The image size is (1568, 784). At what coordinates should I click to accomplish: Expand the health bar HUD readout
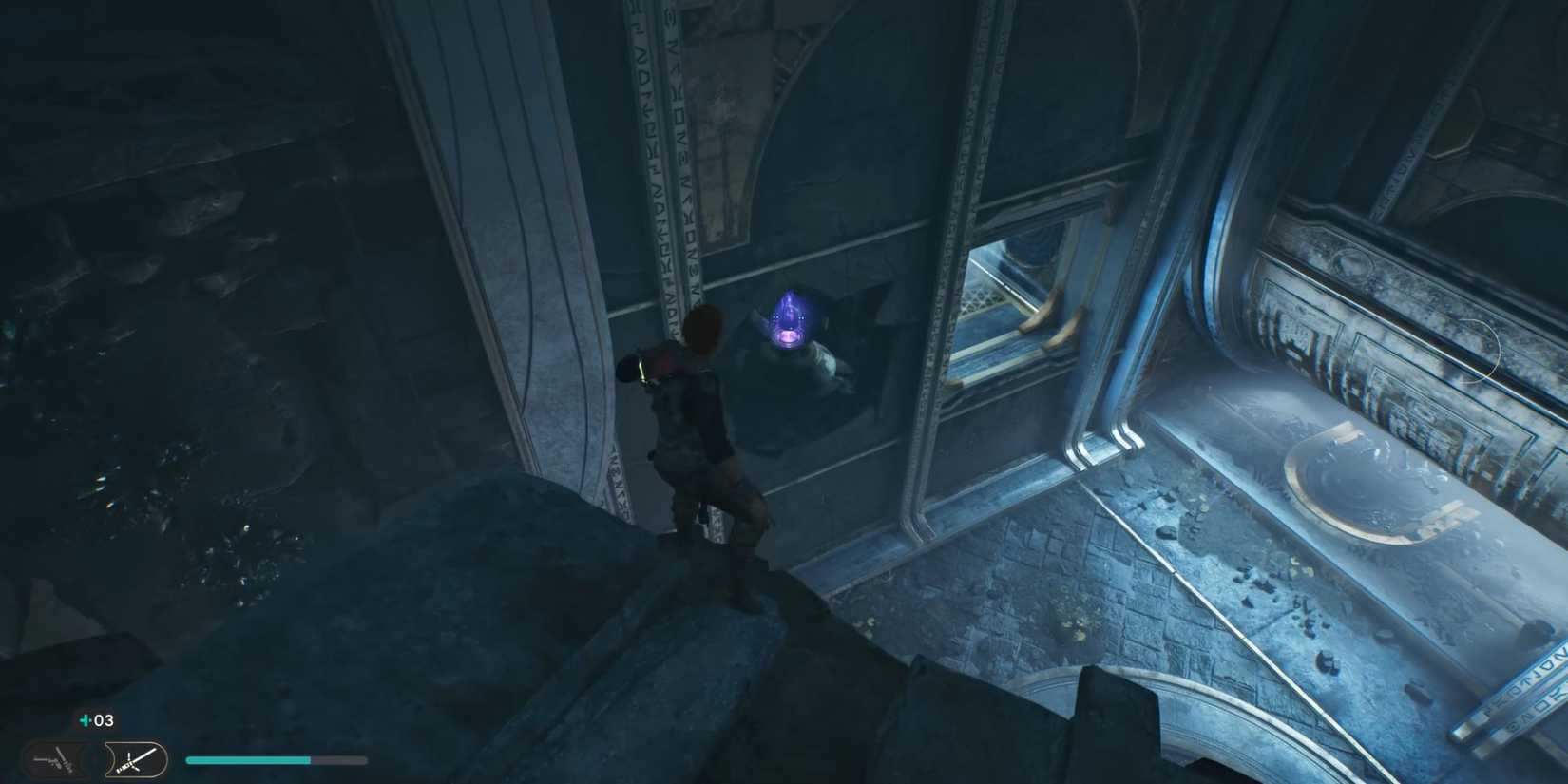click(276, 760)
